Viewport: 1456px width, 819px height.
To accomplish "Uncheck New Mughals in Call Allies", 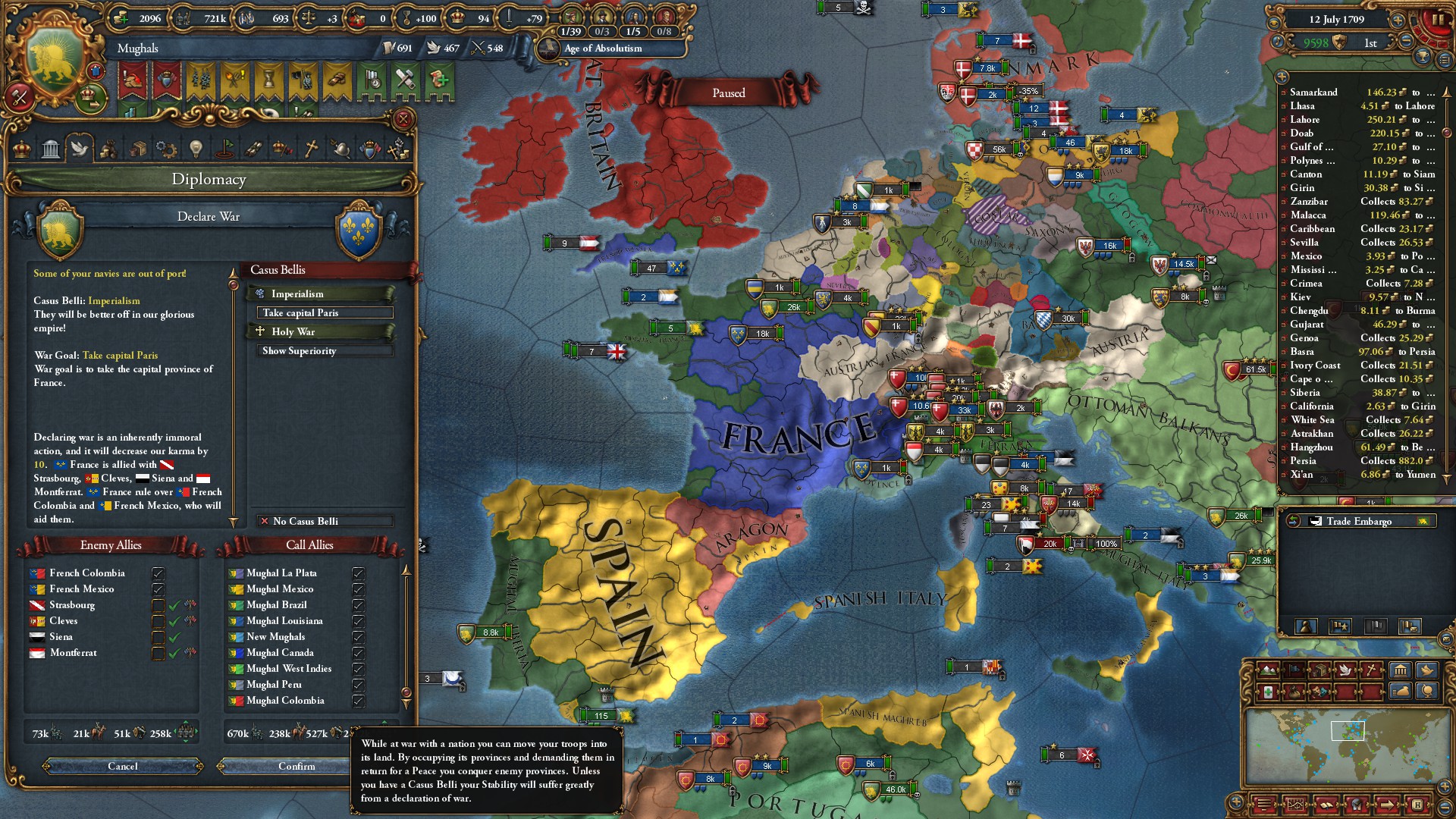I will 358,637.
